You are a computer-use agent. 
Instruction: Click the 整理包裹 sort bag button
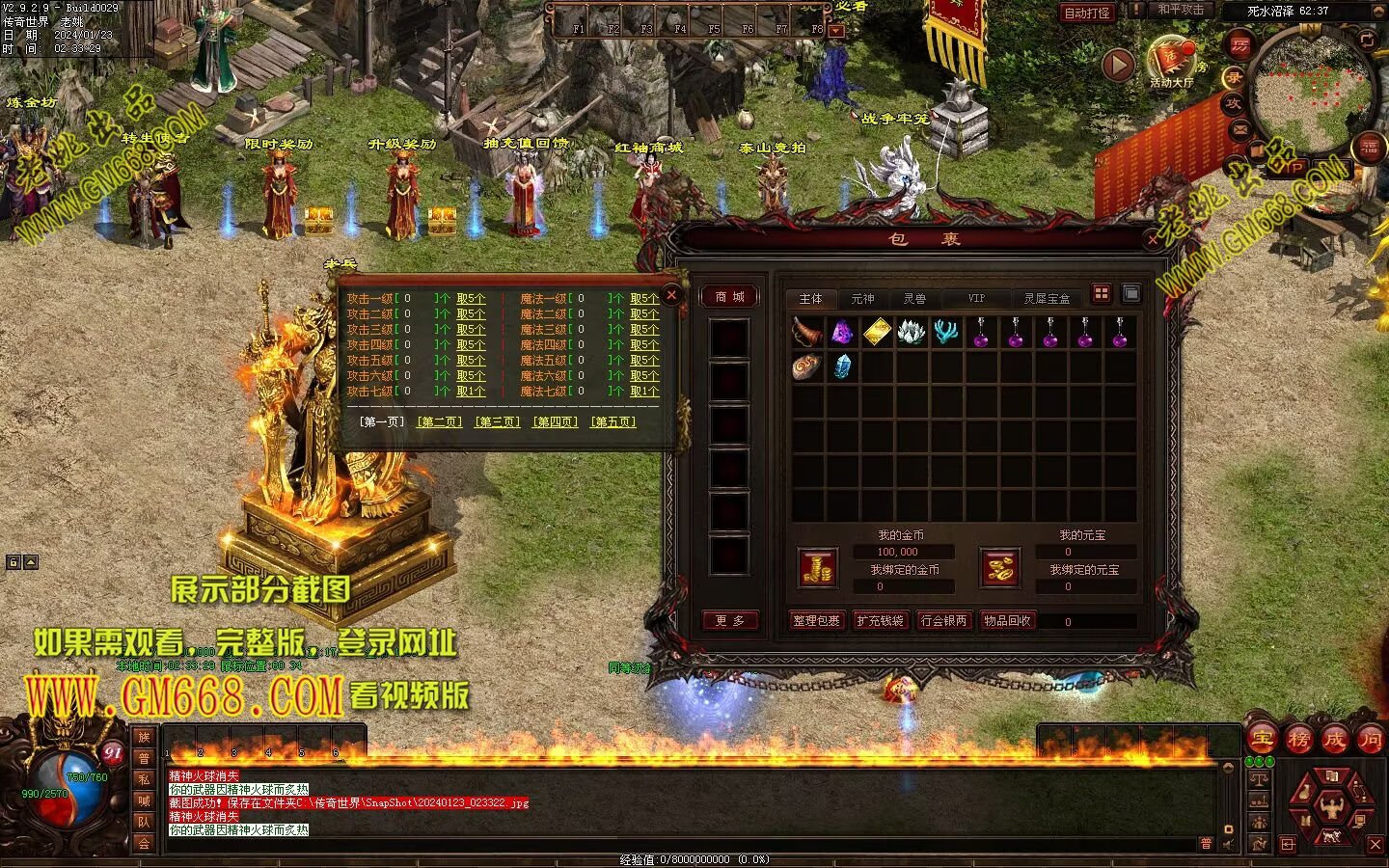[816, 621]
